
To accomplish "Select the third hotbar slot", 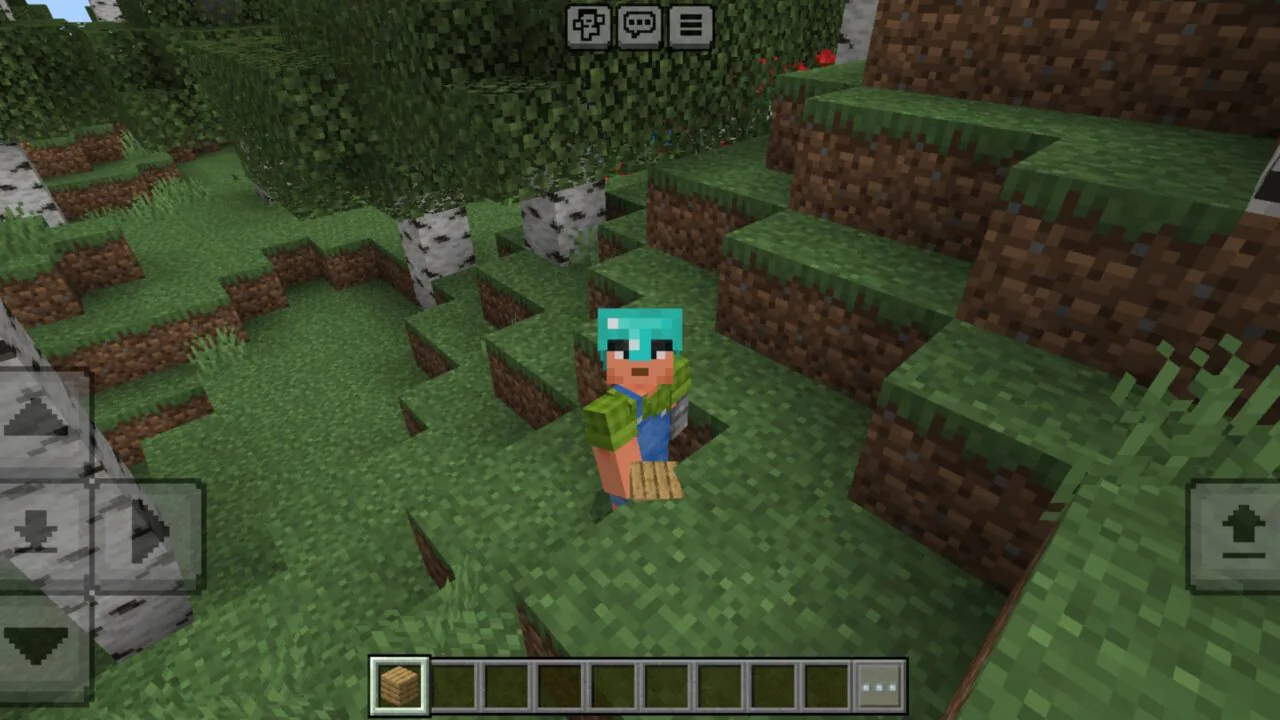I will point(505,681).
